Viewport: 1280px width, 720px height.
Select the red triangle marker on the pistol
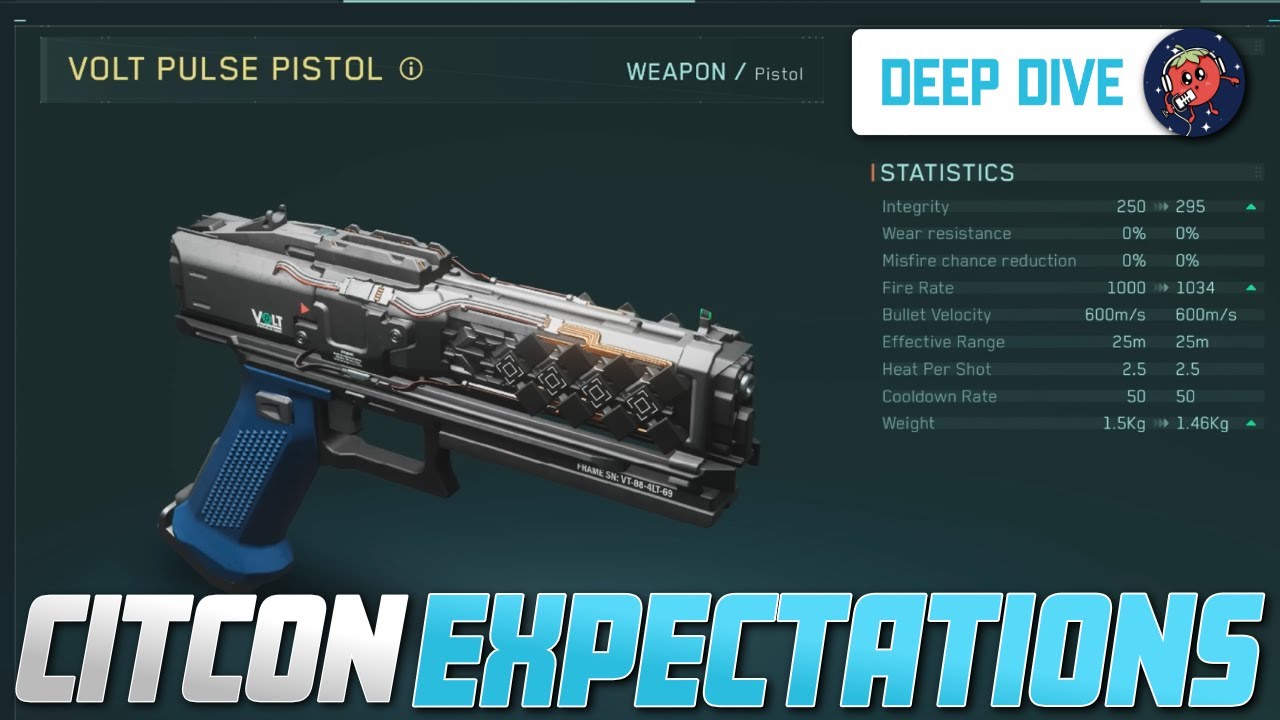(302, 310)
